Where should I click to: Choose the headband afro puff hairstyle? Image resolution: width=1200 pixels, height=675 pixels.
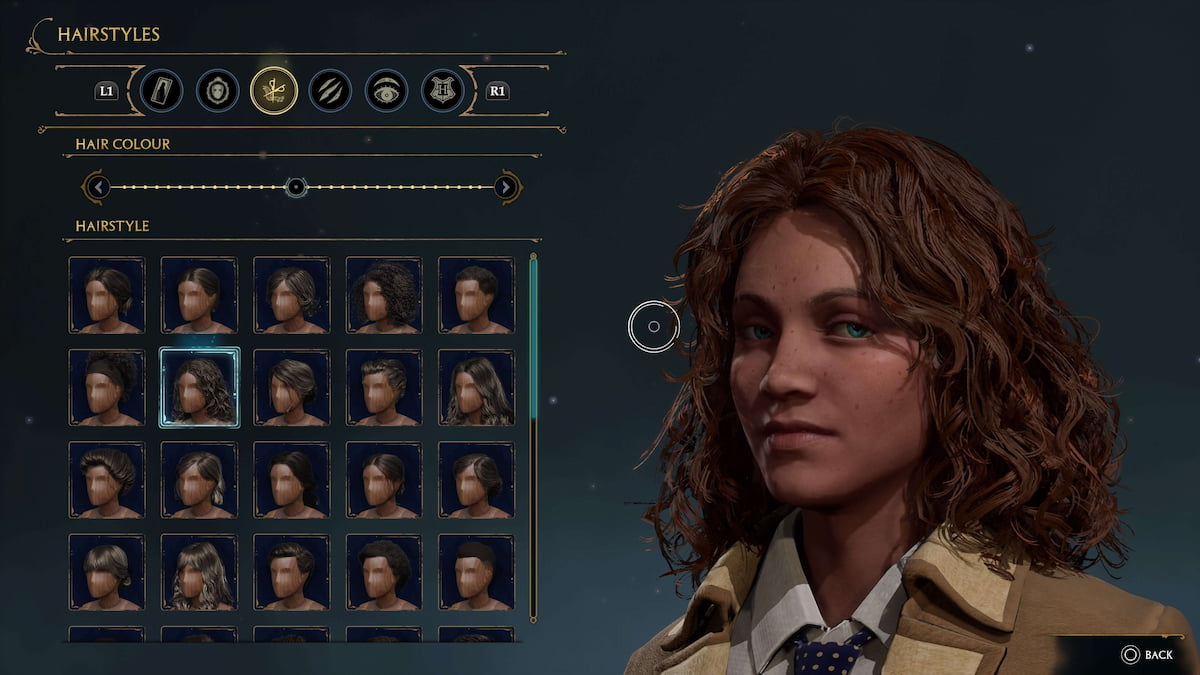107,387
